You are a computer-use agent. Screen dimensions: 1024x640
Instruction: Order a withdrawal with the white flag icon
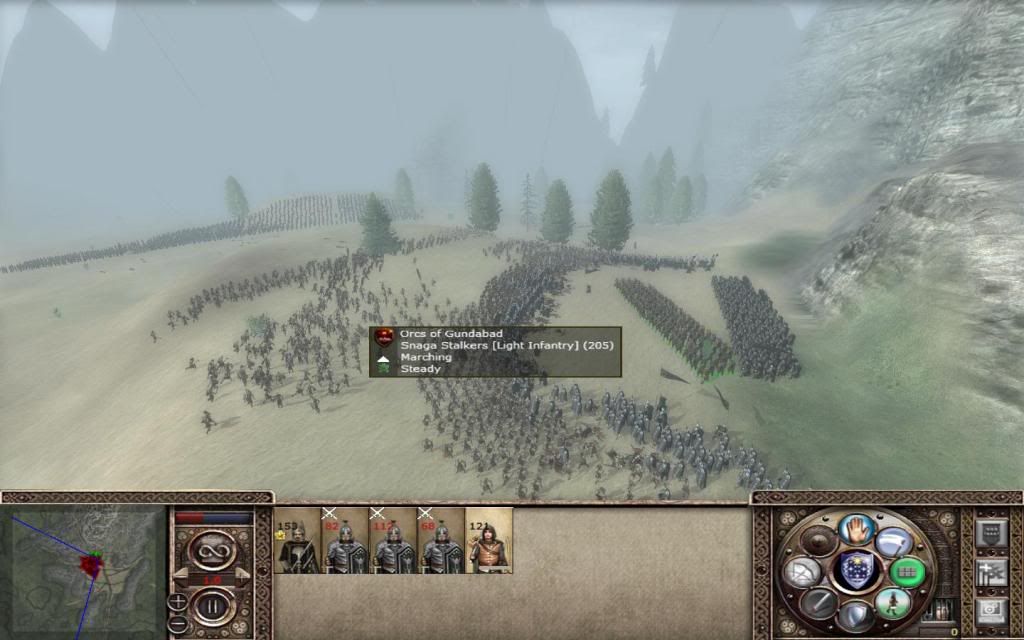[893, 541]
